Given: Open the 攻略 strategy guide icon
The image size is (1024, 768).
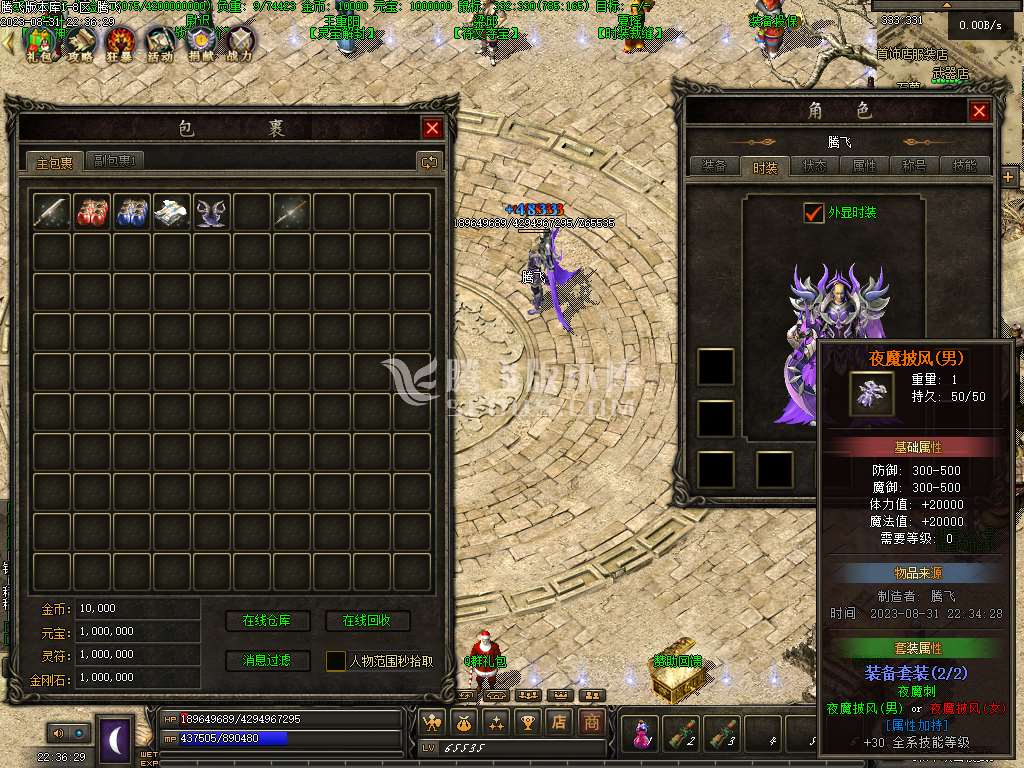Looking at the screenshot, I should (x=82, y=43).
